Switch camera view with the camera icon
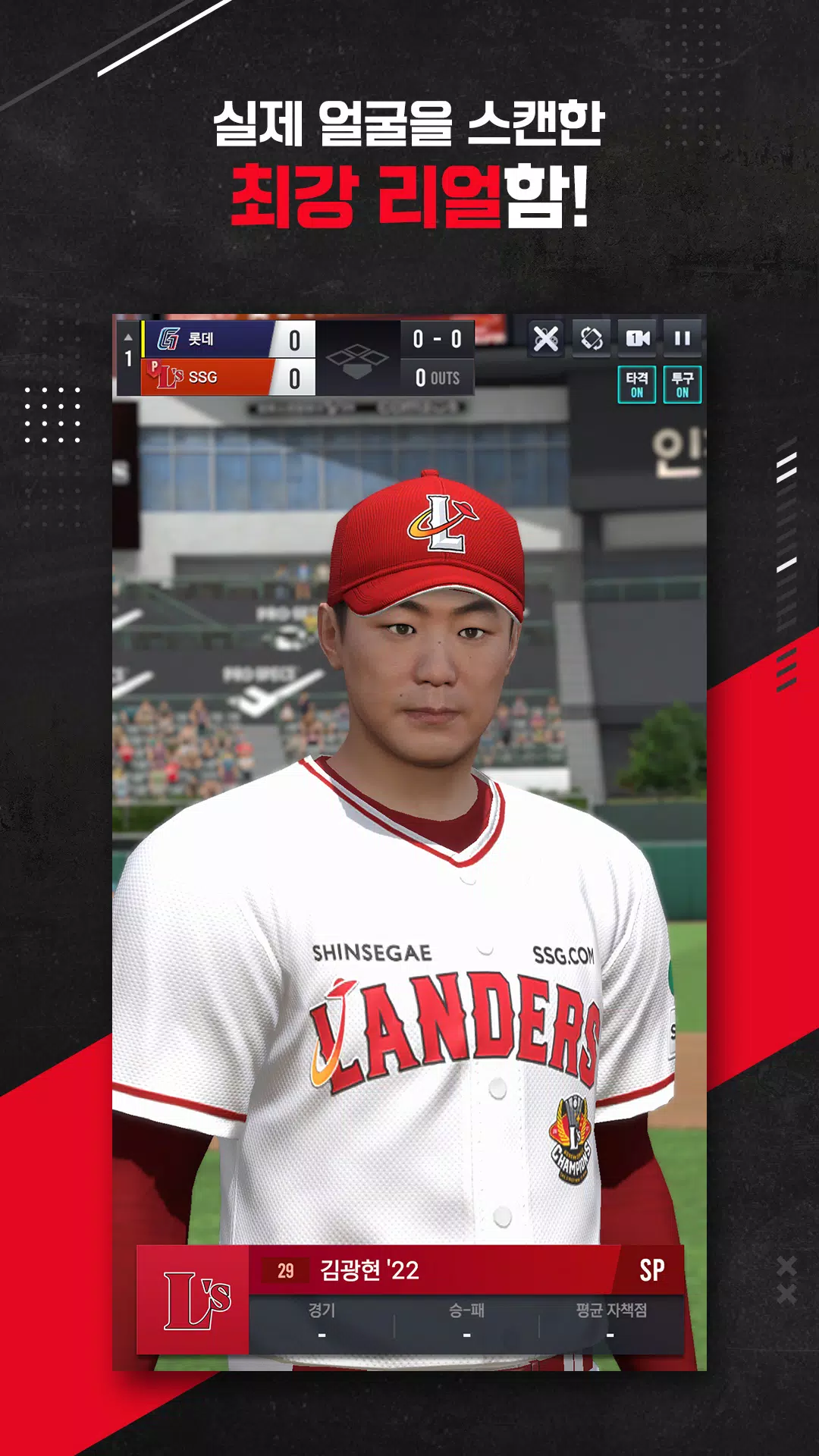819x1456 pixels. click(637, 338)
